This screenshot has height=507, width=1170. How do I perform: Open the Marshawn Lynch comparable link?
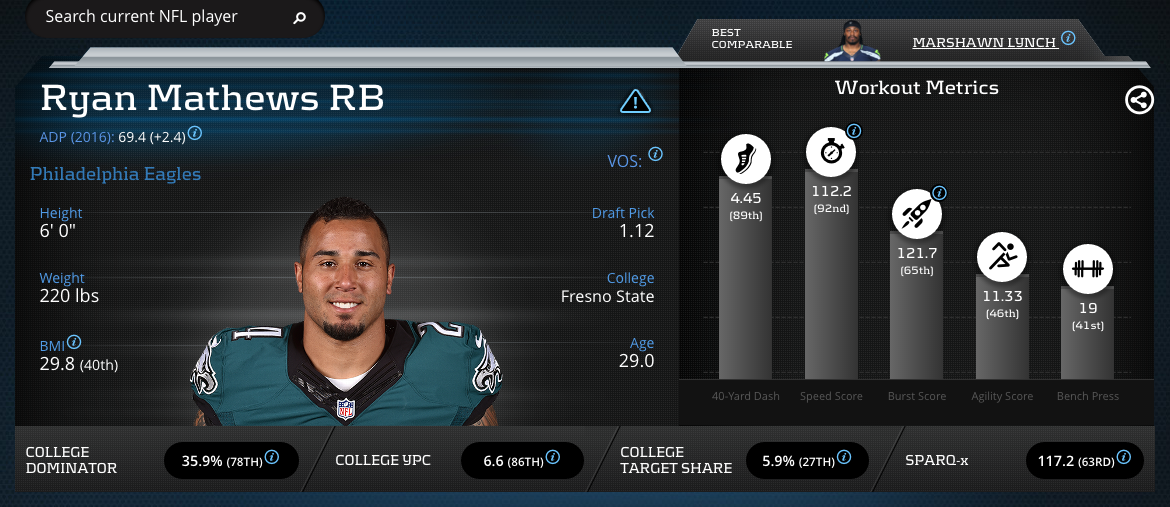984,42
